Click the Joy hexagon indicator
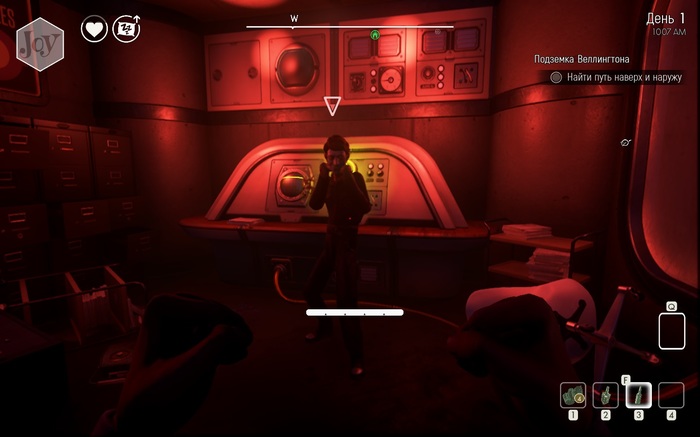Viewport: 700px width, 437px height. coord(41,44)
